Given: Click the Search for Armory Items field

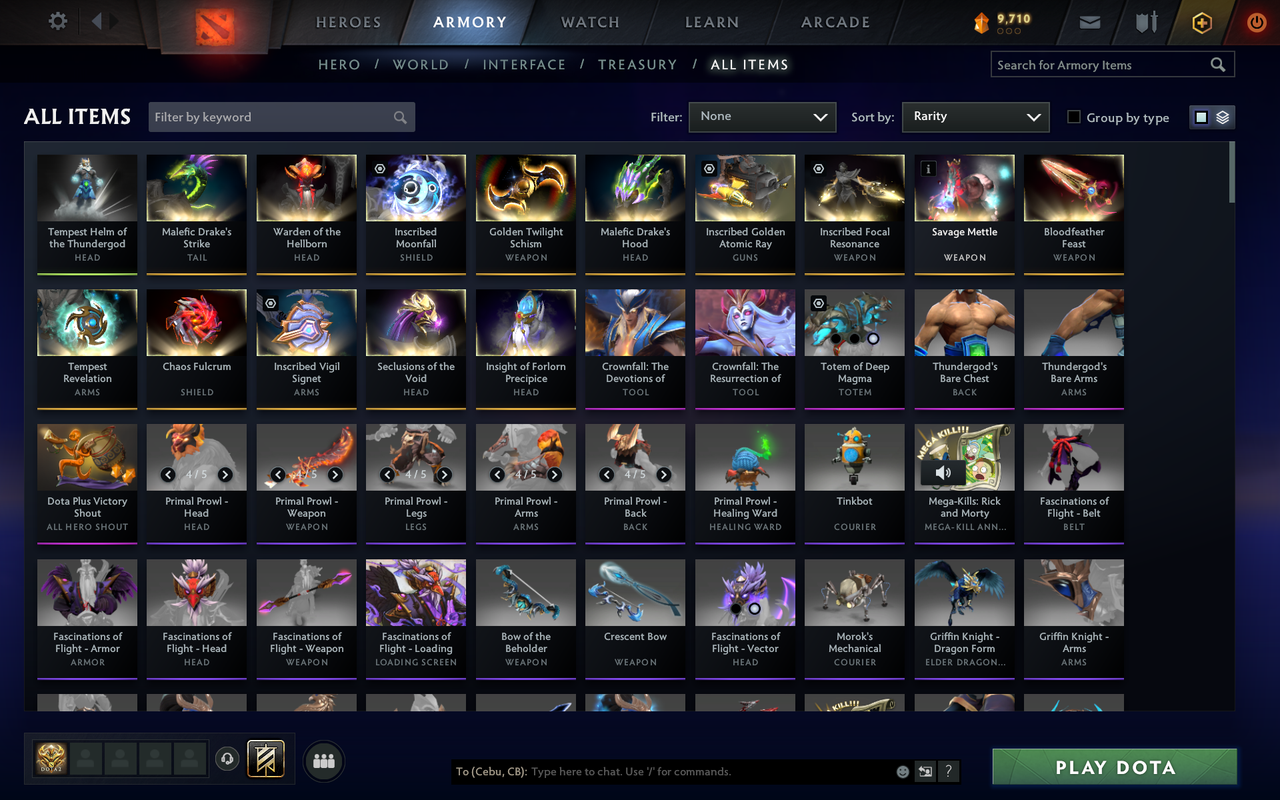Looking at the screenshot, I should click(1100, 64).
